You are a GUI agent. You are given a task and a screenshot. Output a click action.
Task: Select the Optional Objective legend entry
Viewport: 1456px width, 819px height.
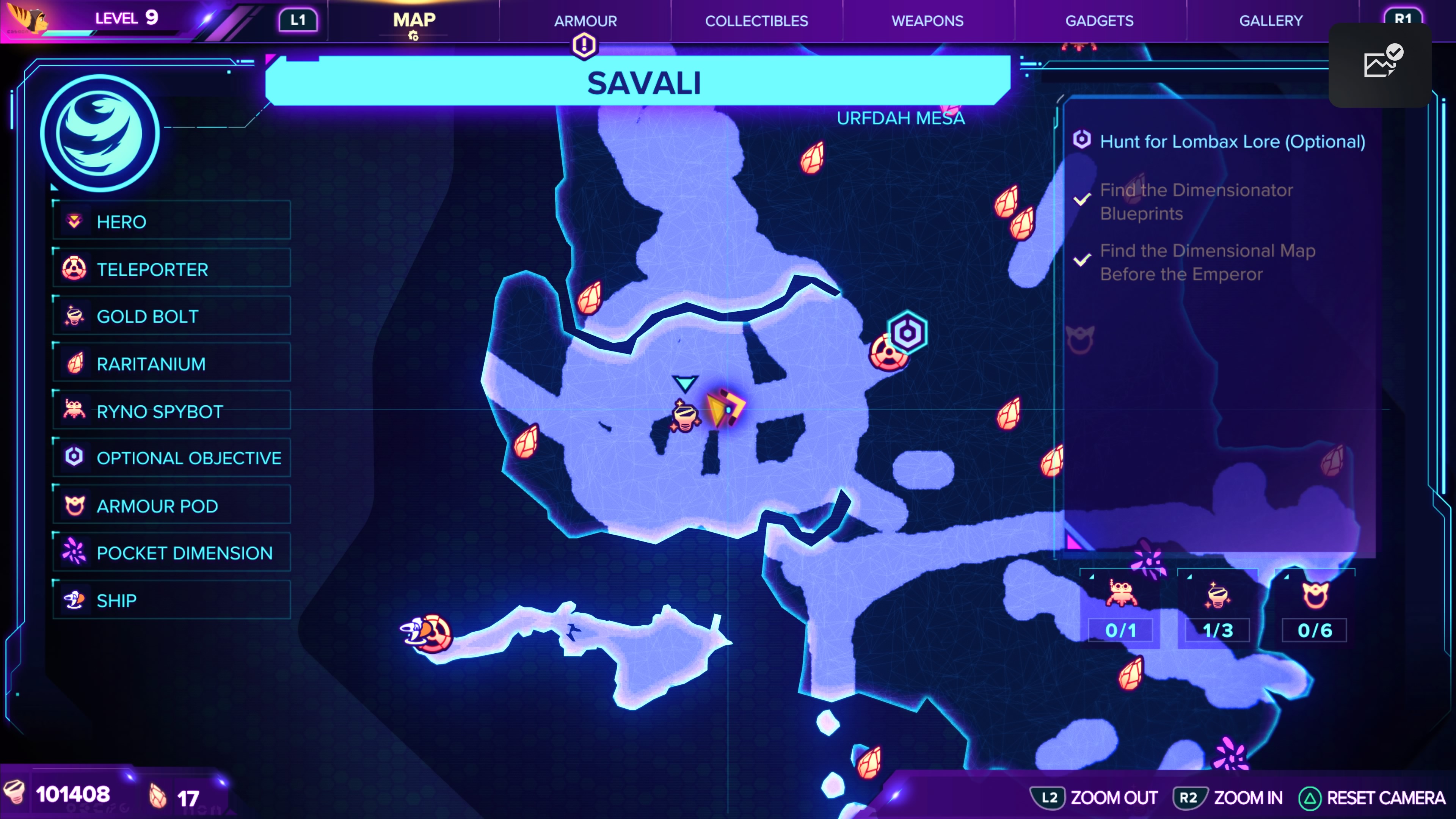point(171,458)
